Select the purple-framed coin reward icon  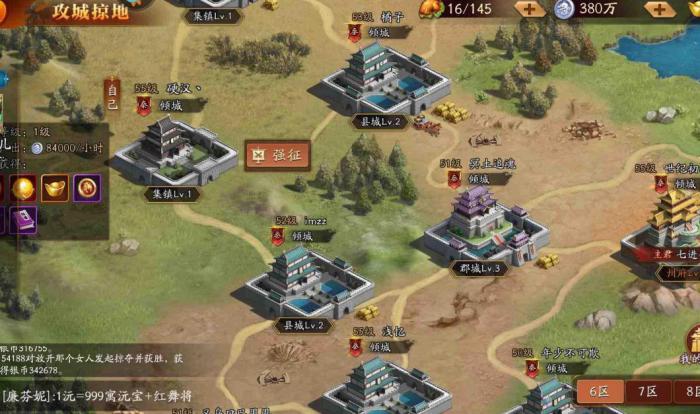(x=86, y=187)
